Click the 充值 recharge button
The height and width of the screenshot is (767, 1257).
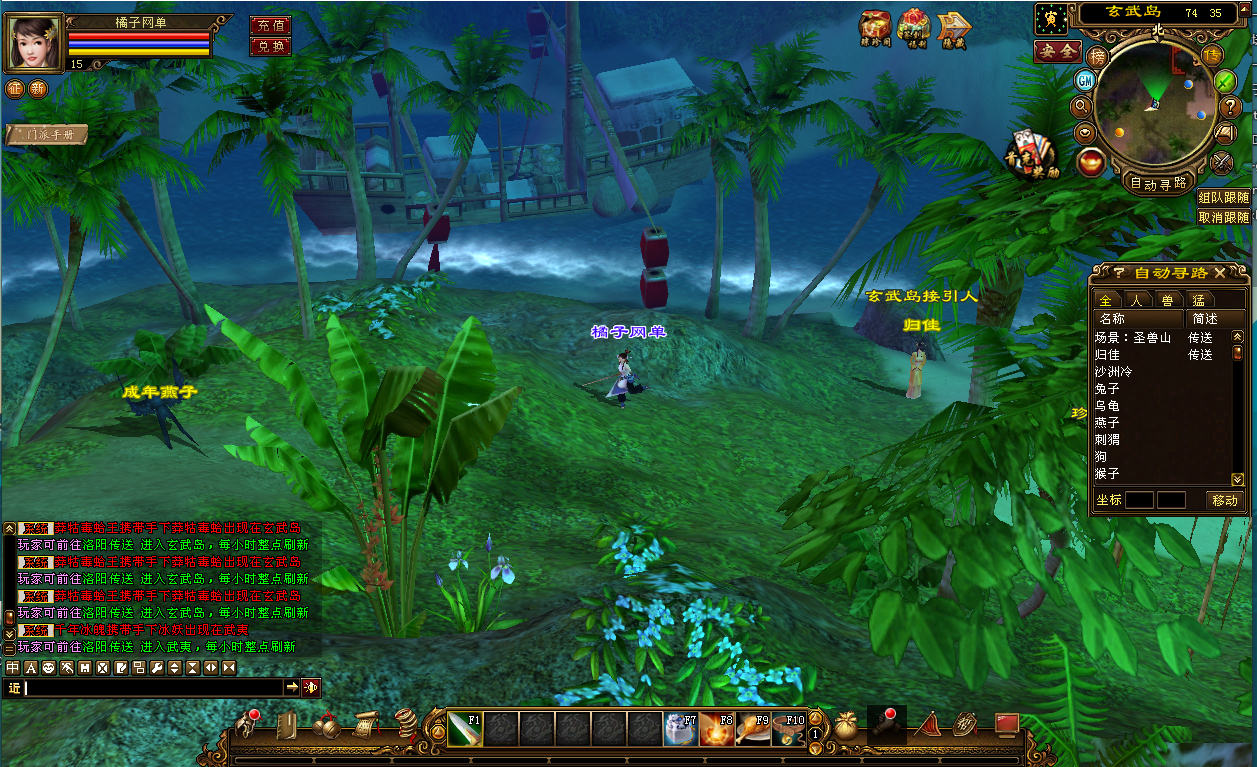click(x=270, y=25)
